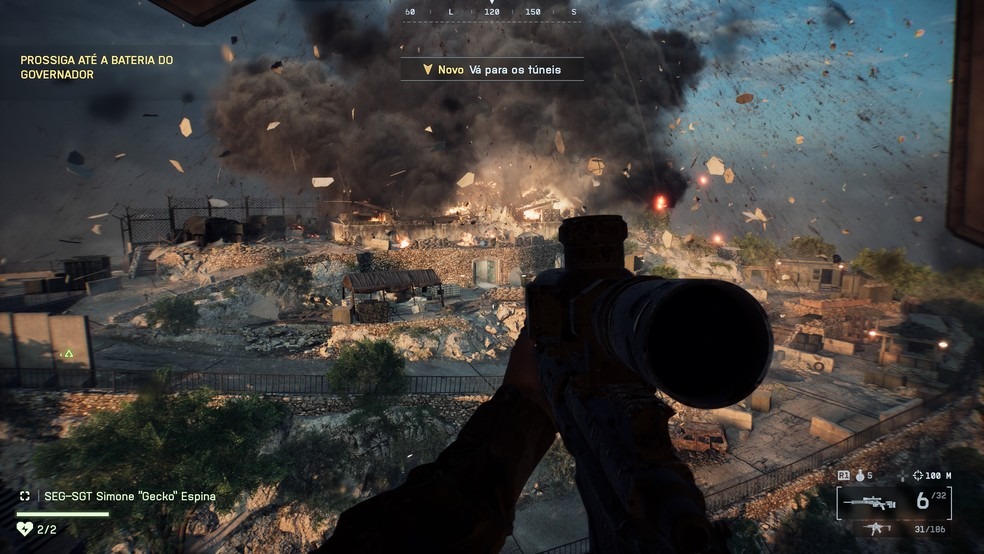
Task: Click the heart revive charges icon
Action: tap(25, 528)
